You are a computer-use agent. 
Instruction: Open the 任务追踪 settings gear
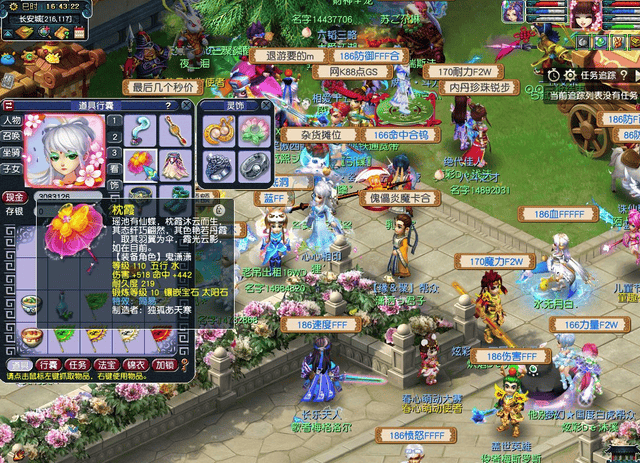tap(571, 75)
